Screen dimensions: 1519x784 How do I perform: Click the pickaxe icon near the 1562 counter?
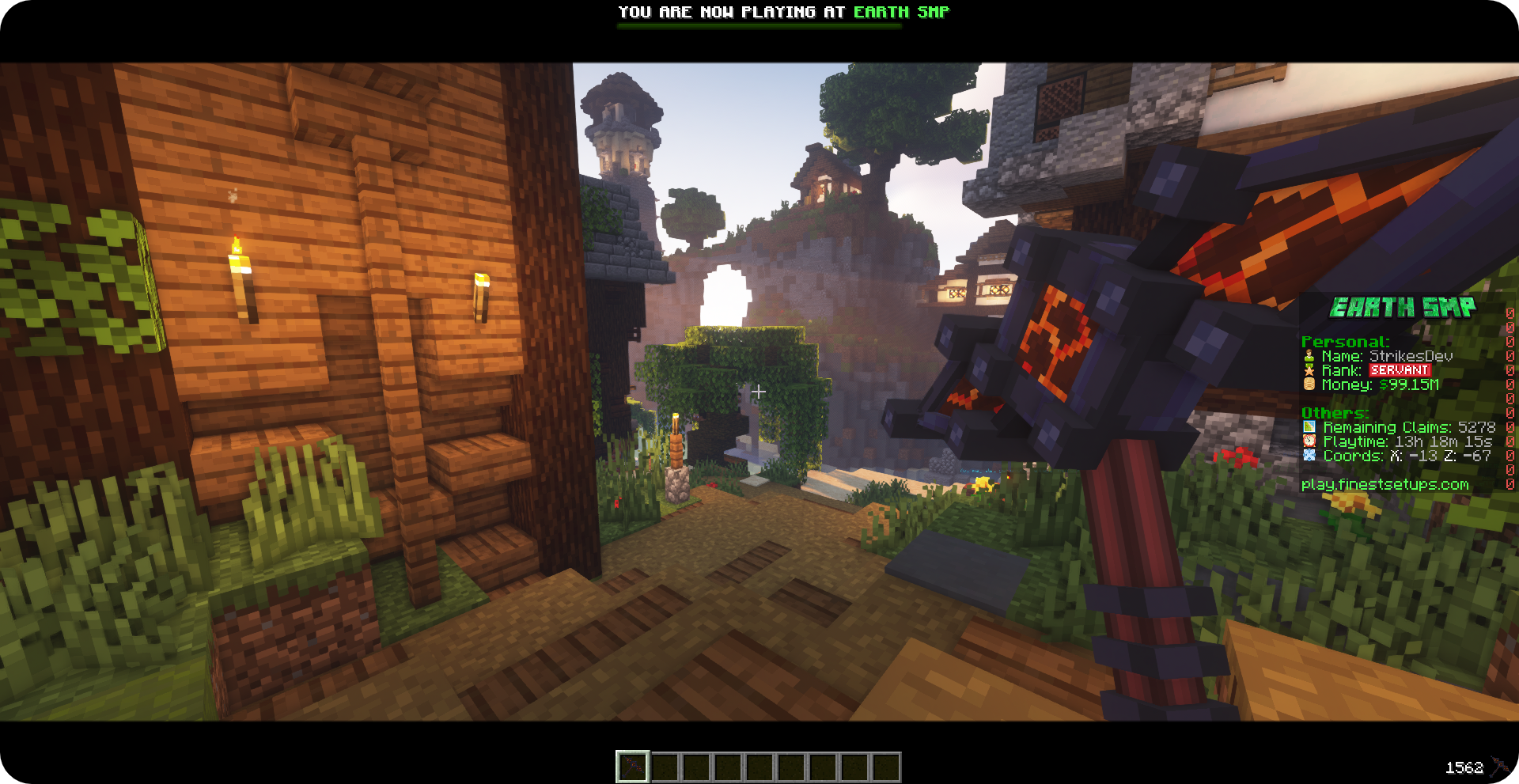tap(1498, 765)
